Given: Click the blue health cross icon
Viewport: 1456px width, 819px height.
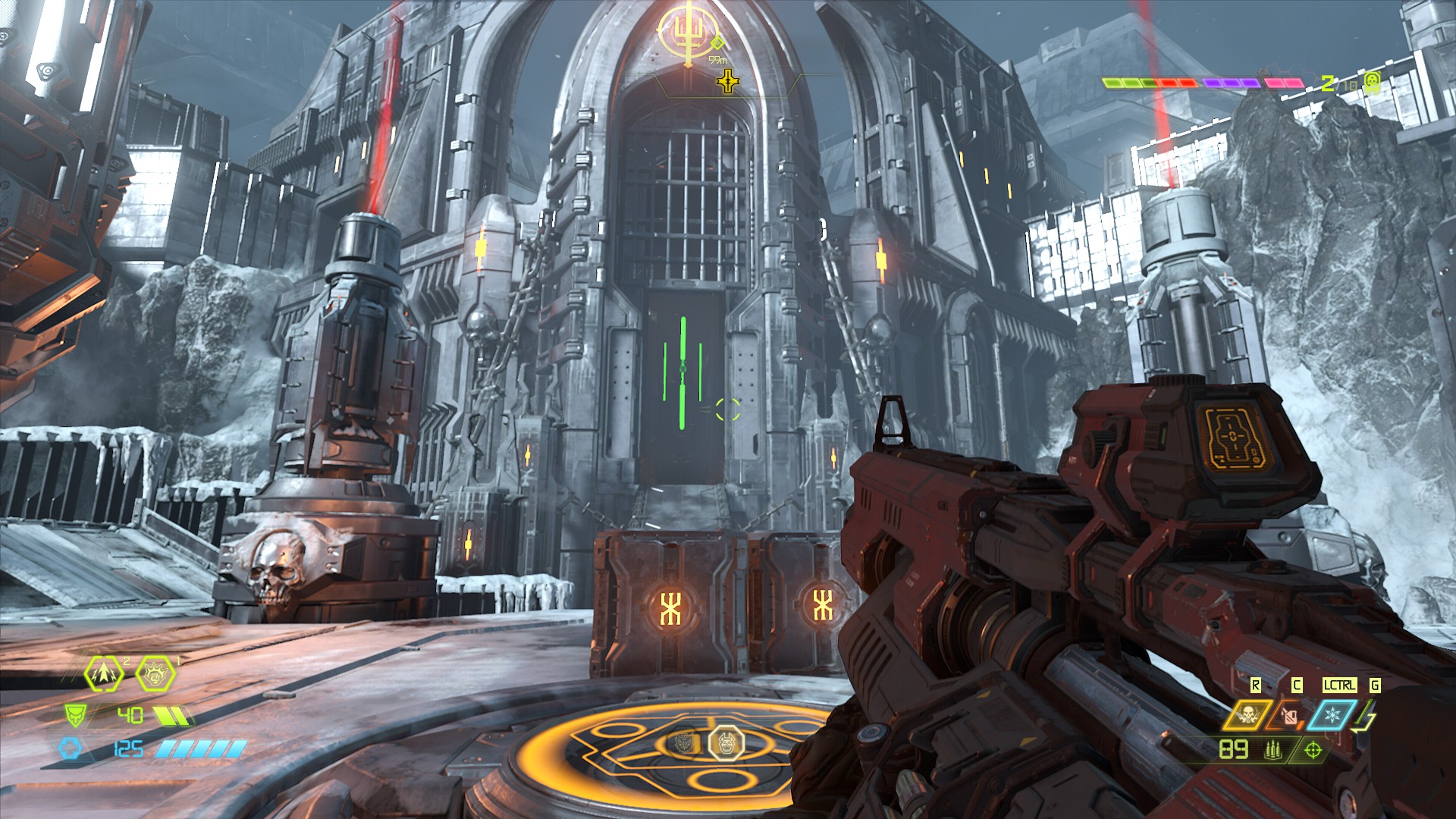Looking at the screenshot, I should 72,748.
